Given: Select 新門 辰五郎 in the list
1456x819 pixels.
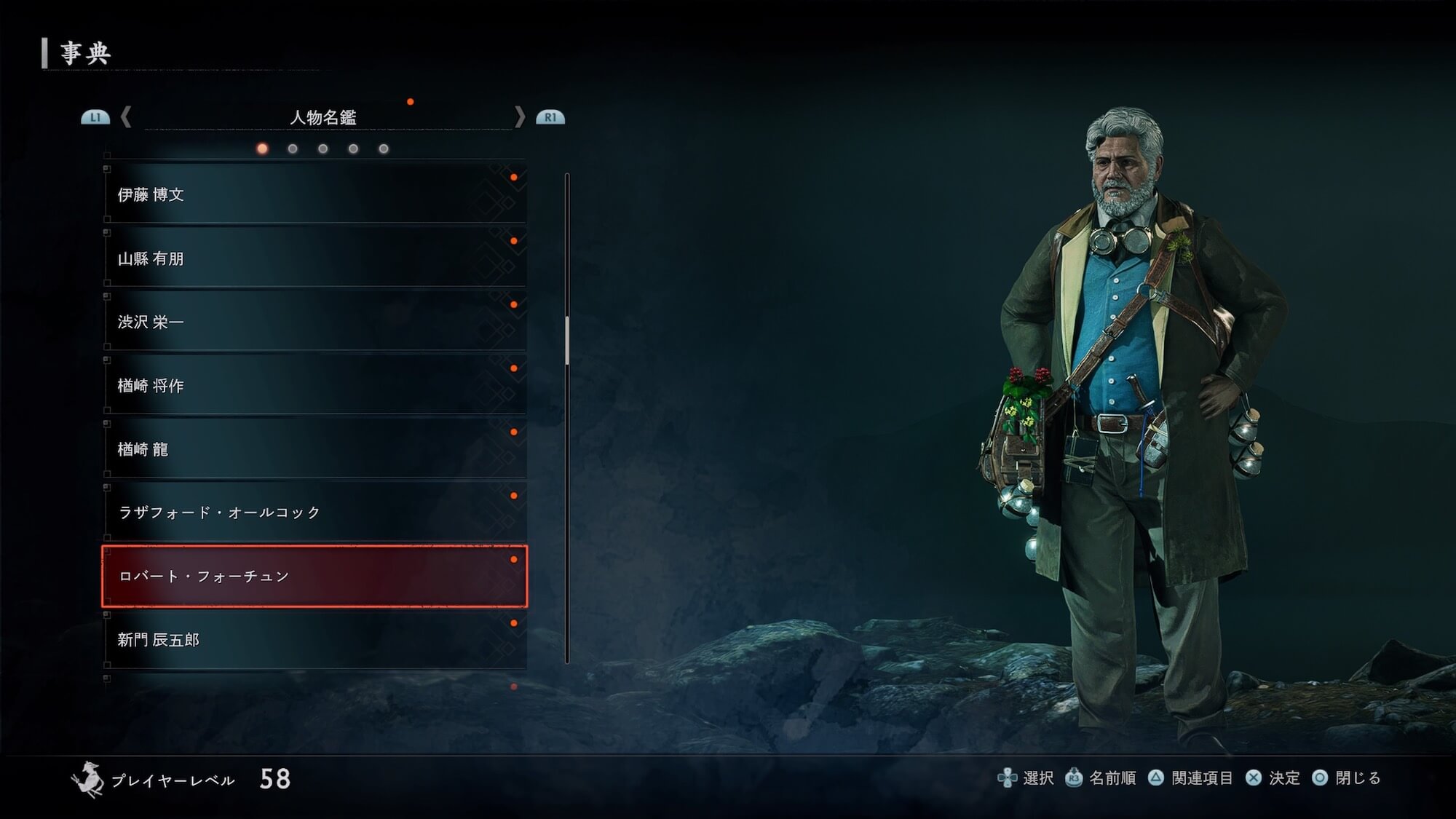Looking at the screenshot, I should pyautogui.click(x=314, y=640).
